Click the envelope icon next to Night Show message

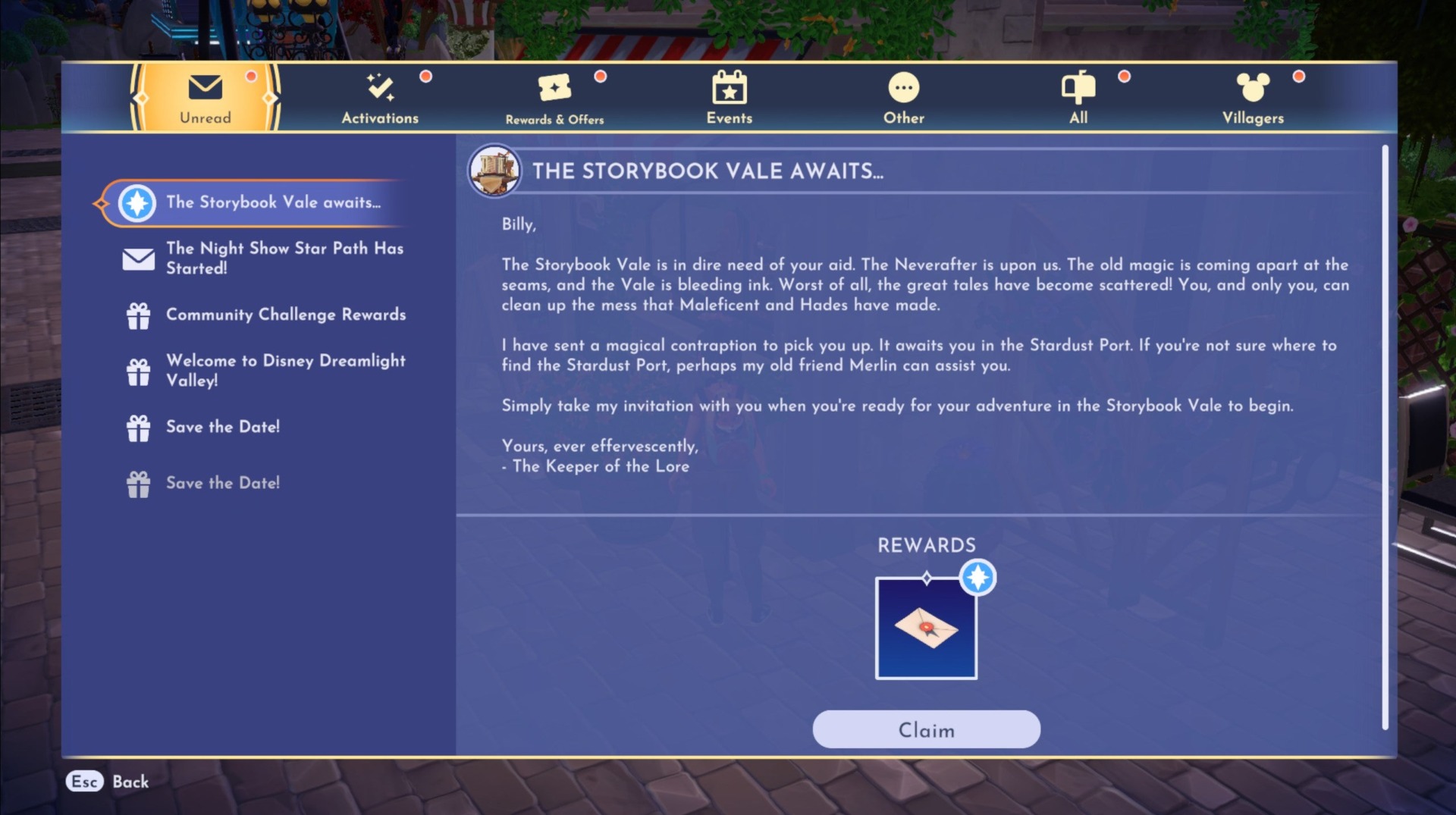click(x=139, y=258)
